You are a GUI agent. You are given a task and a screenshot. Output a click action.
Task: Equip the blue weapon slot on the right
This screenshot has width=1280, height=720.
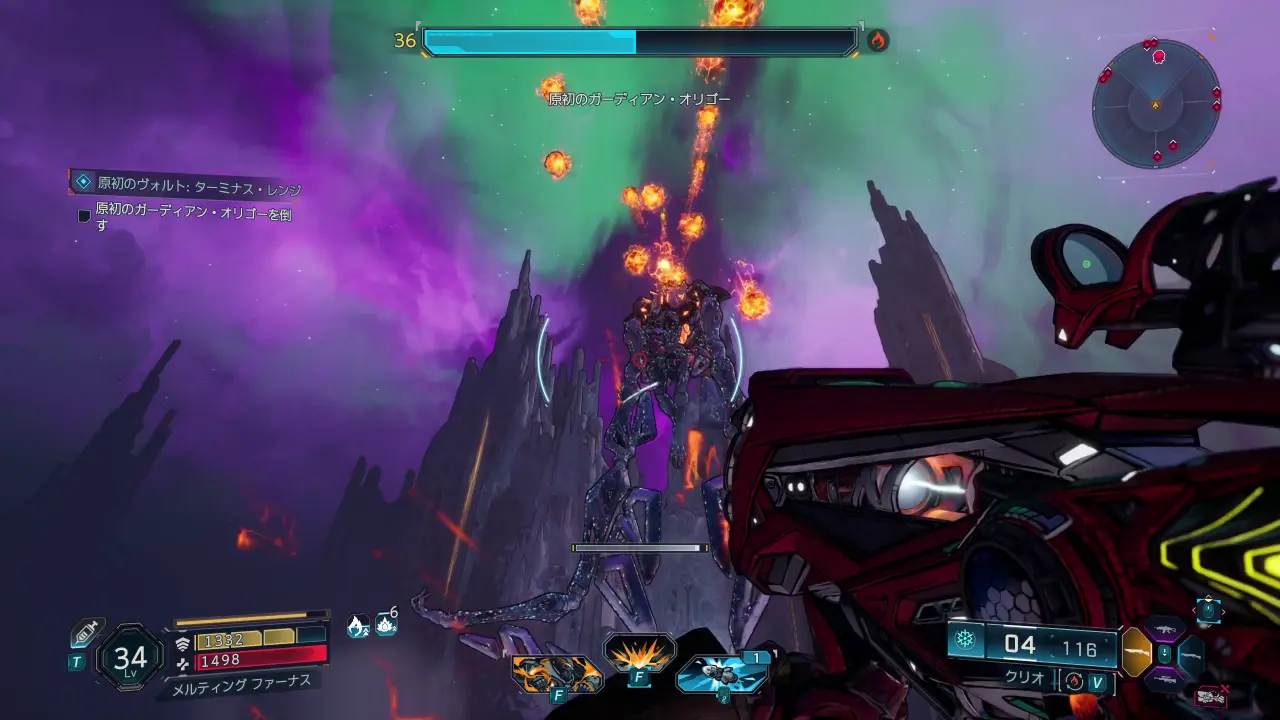tap(1191, 654)
